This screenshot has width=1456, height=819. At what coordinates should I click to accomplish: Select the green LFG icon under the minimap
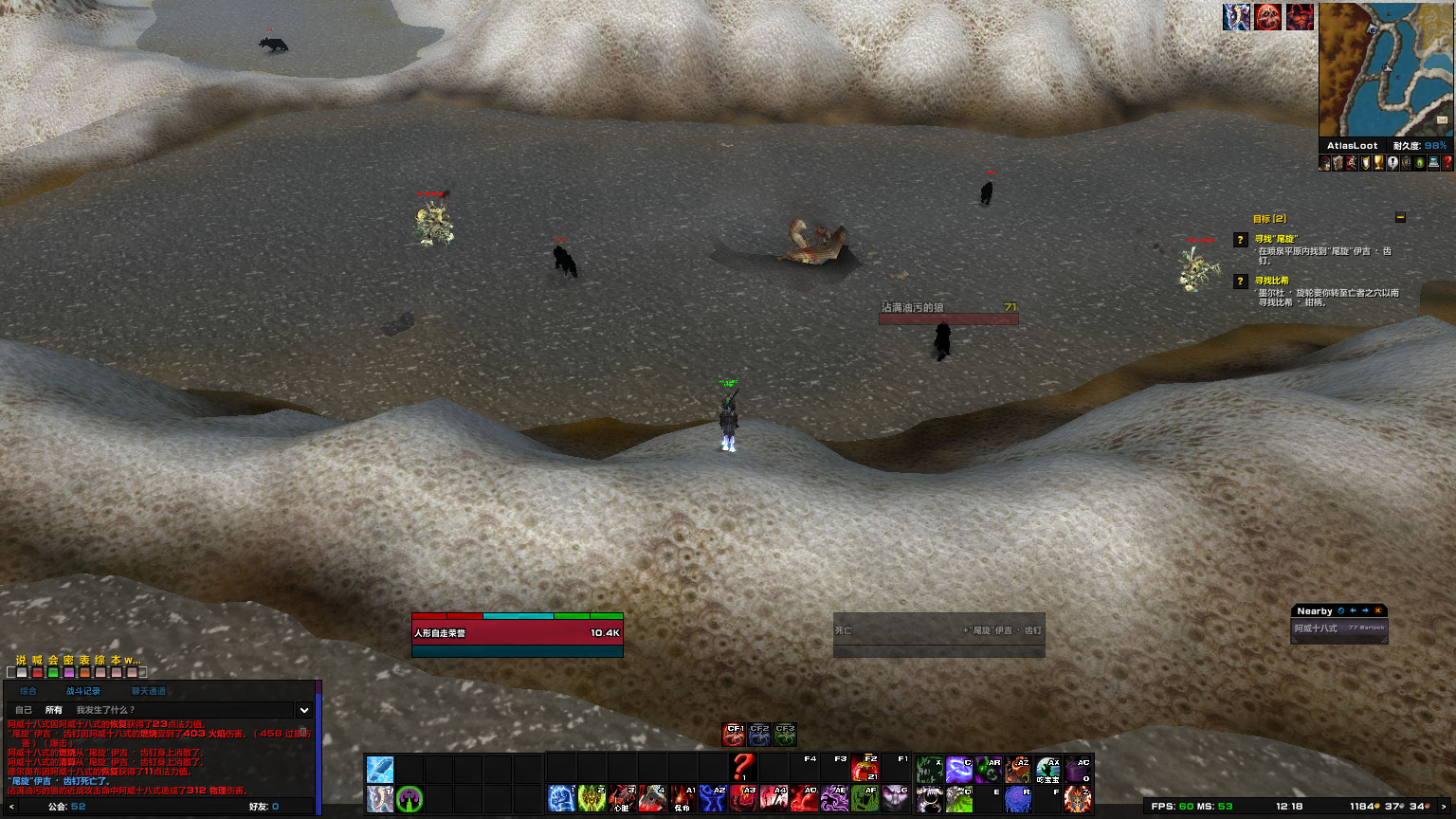[x=1419, y=162]
